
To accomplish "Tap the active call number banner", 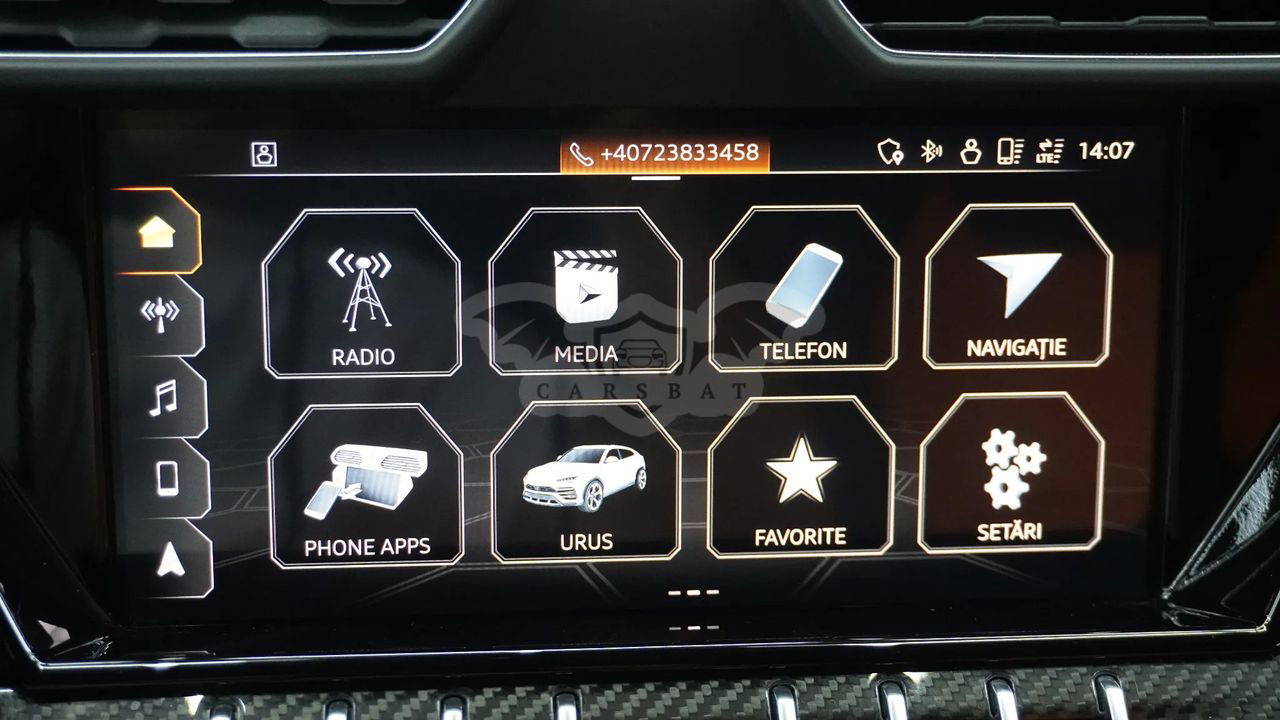I will (664, 154).
